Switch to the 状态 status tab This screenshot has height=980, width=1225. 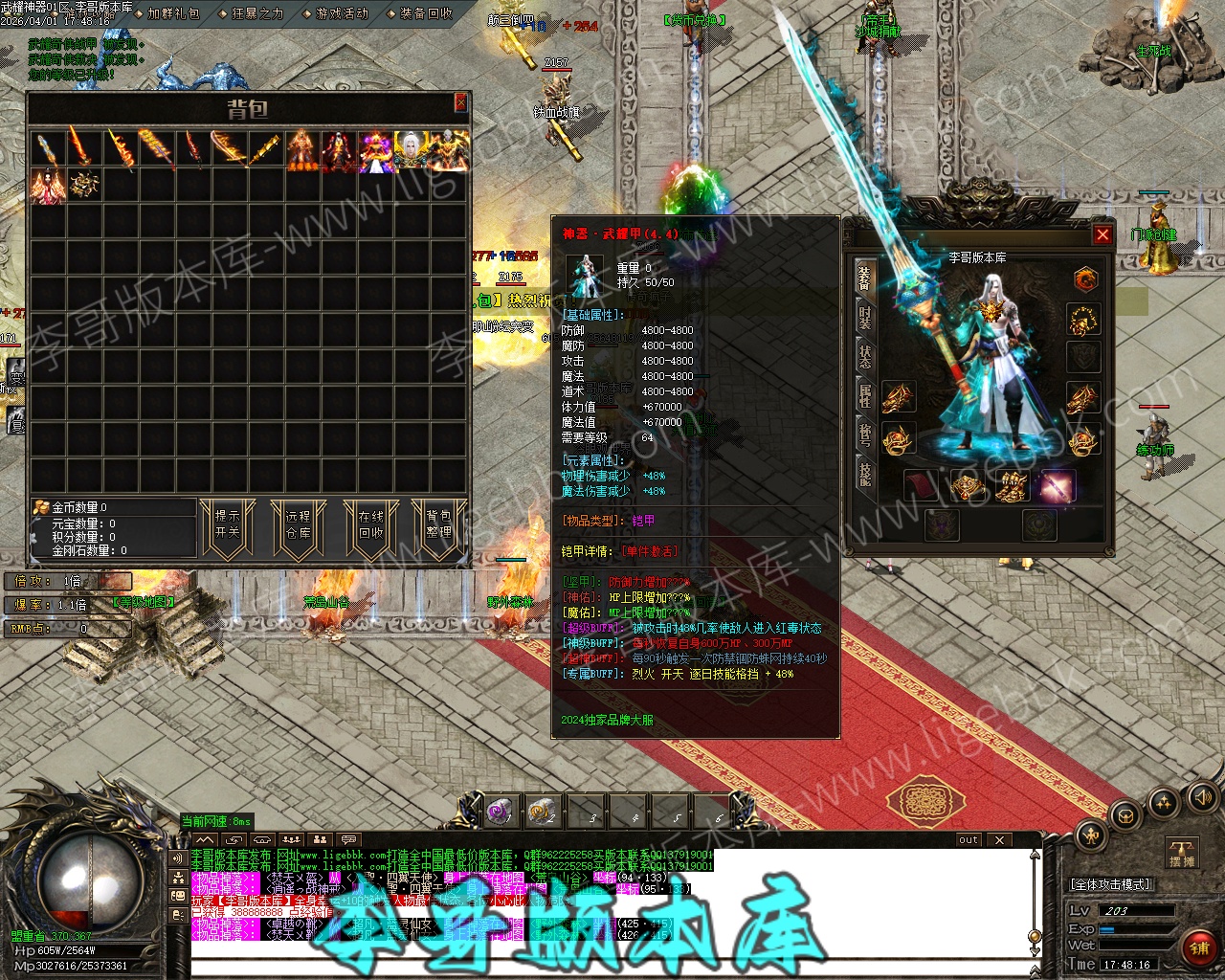(x=865, y=356)
